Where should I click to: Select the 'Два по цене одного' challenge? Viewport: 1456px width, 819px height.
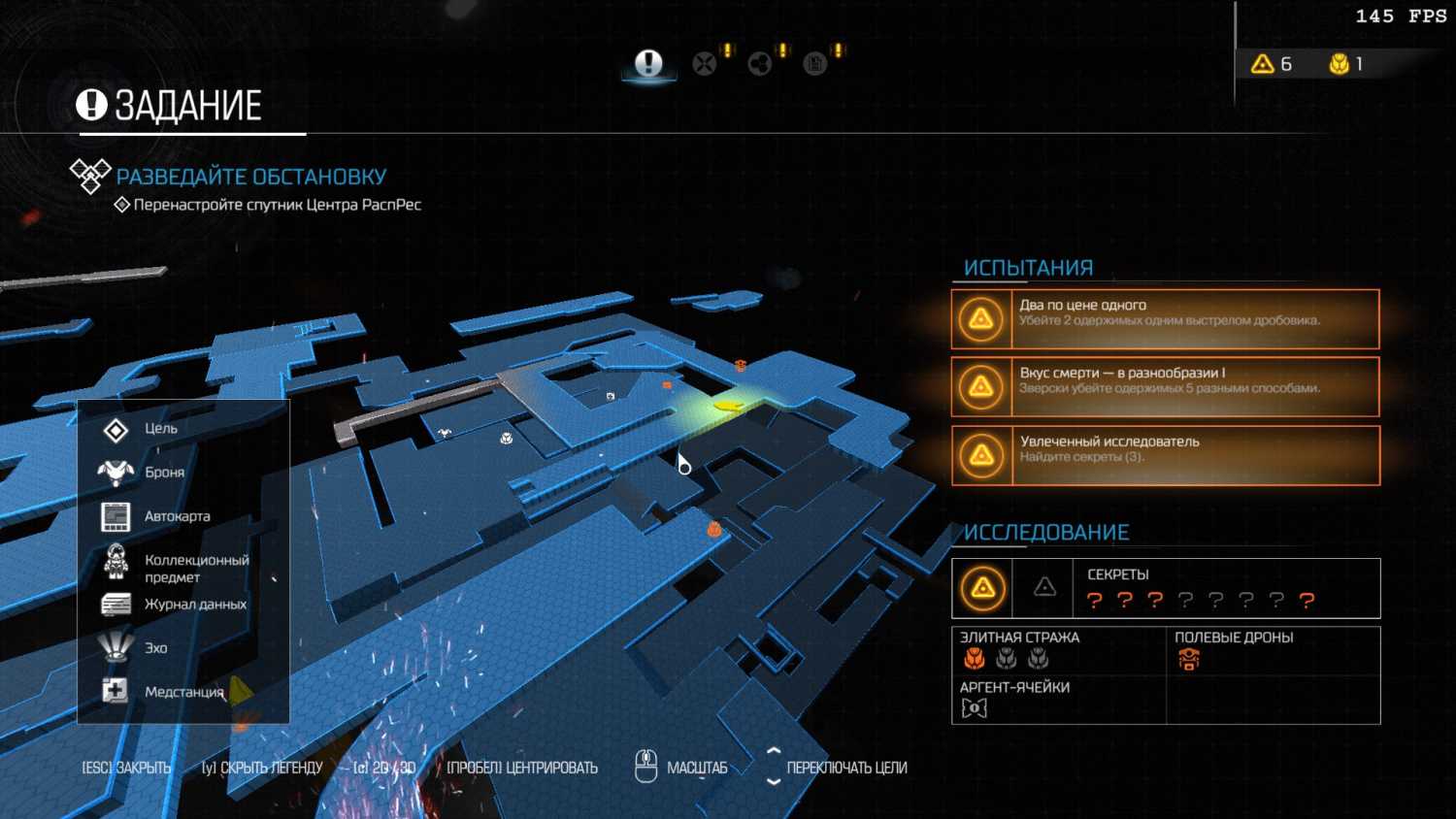(1165, 318)
